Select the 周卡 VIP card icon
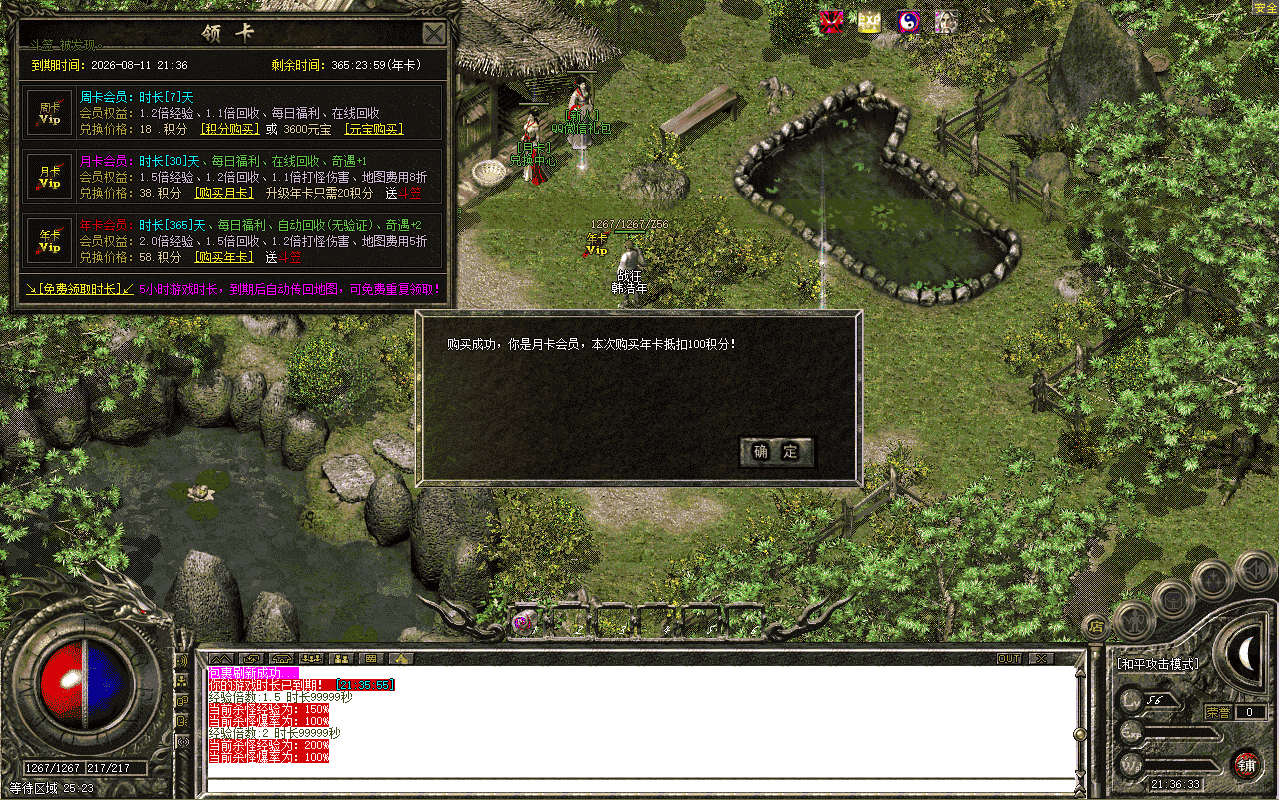Viewport: 1279px width, 800px height. pyautogui.click(x=50, y=113)
